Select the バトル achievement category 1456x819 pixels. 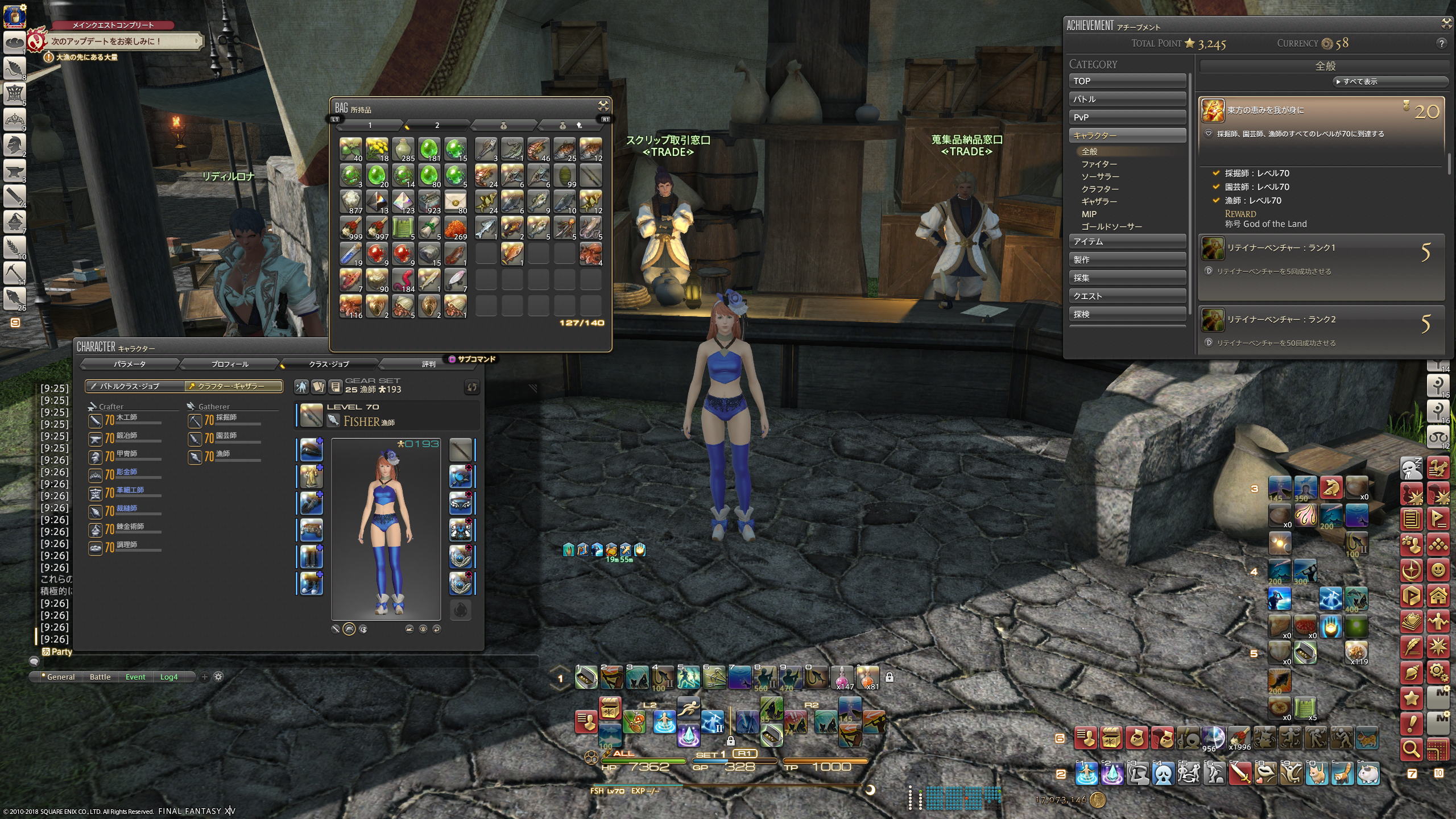coord(1127,99)
